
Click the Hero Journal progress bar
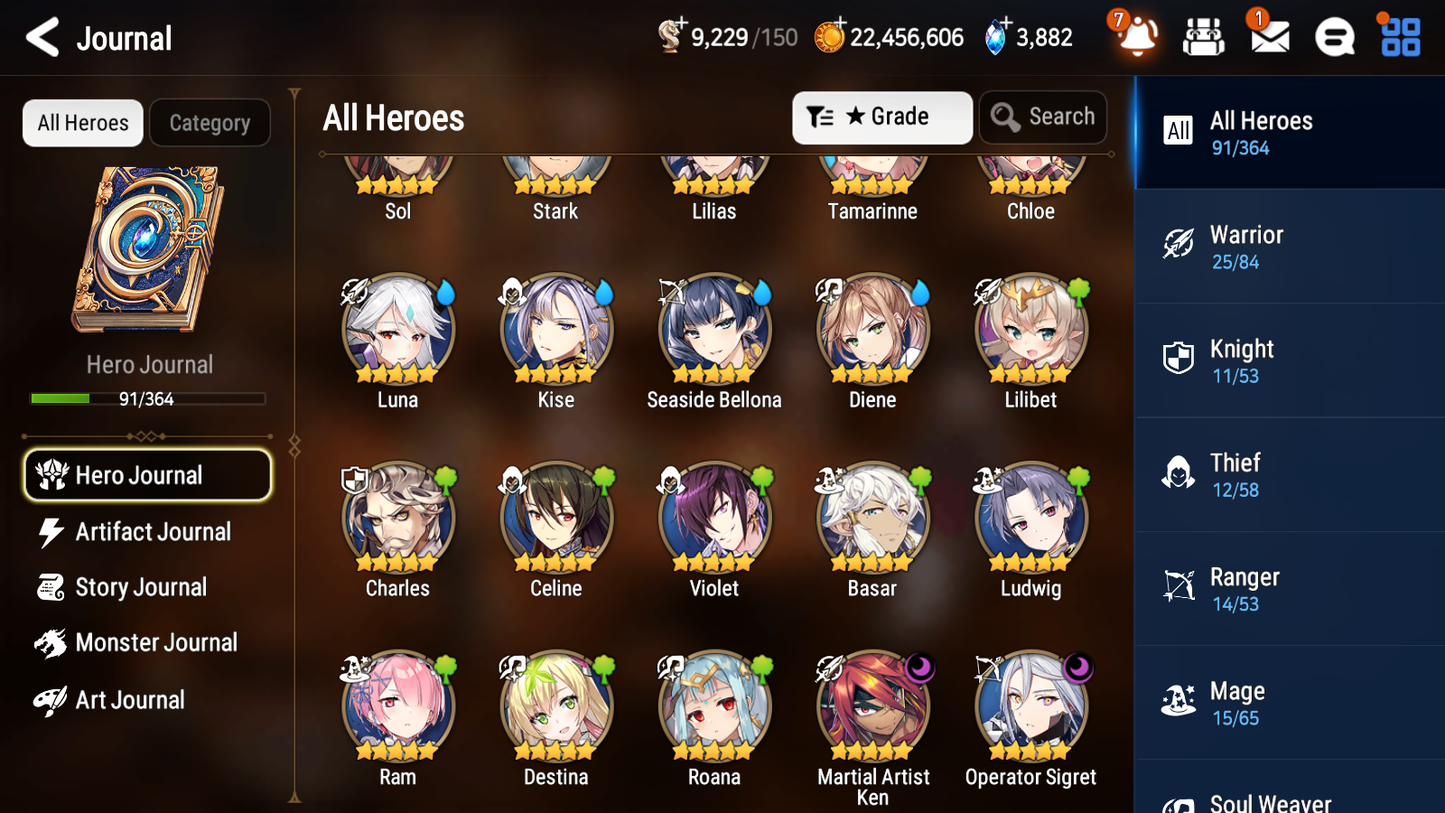pos(148,398)
